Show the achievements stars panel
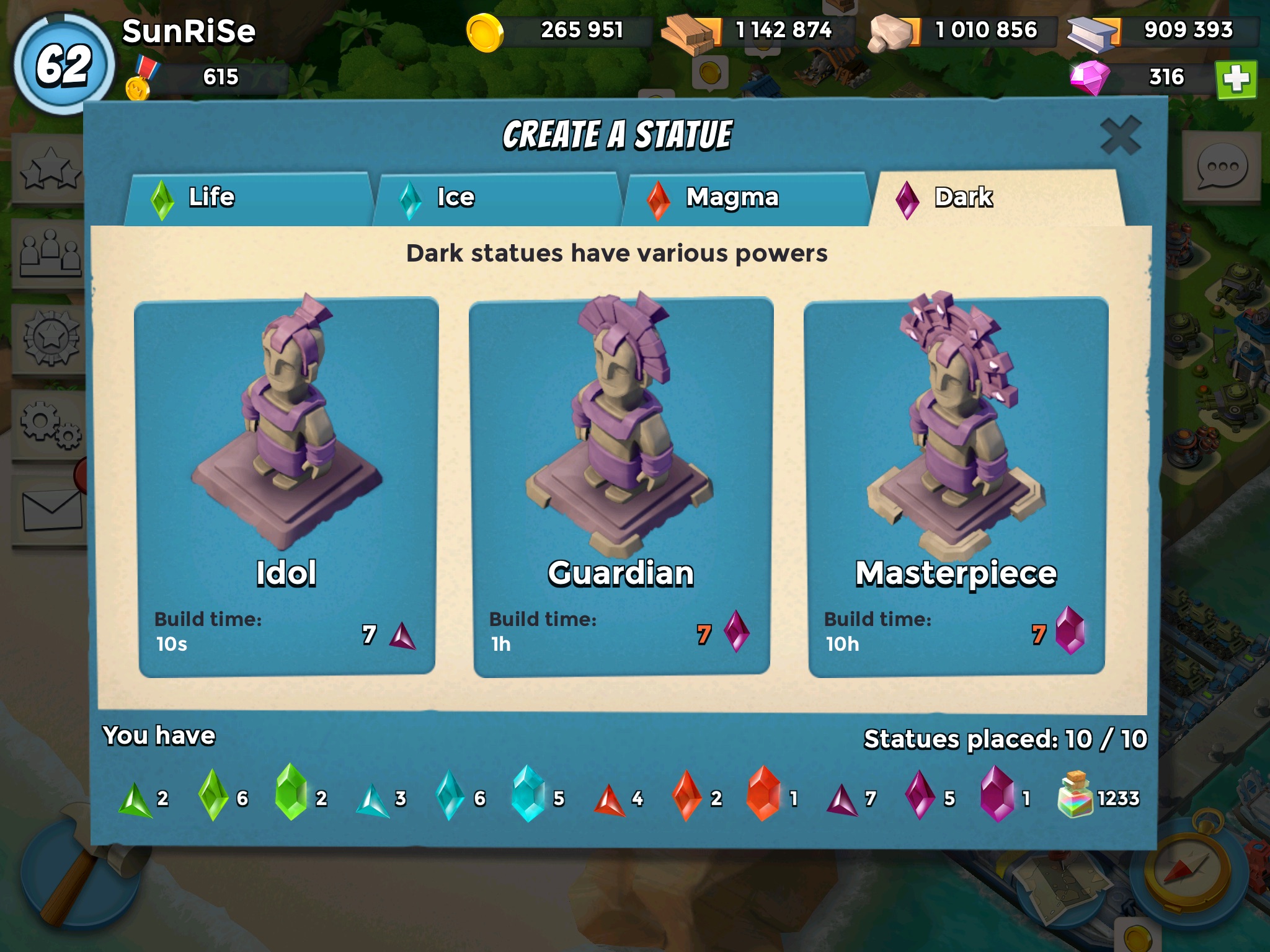Screen dimensions: 1270x952 click(50, 169)
